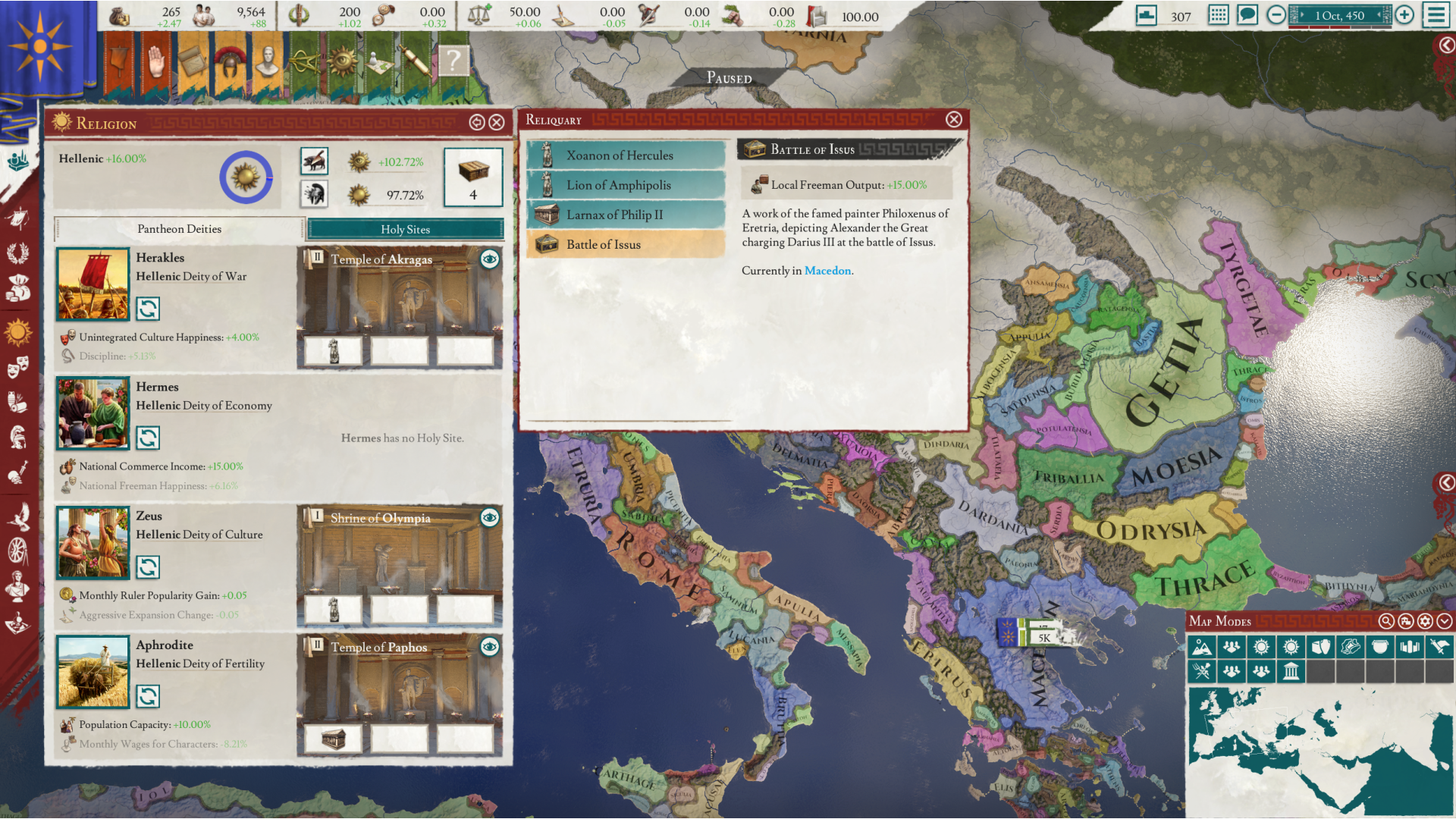Screen dimensions: 1456x819
Task: Swap the Aphrodite fertility deity
Action: [x=148, y=696]
